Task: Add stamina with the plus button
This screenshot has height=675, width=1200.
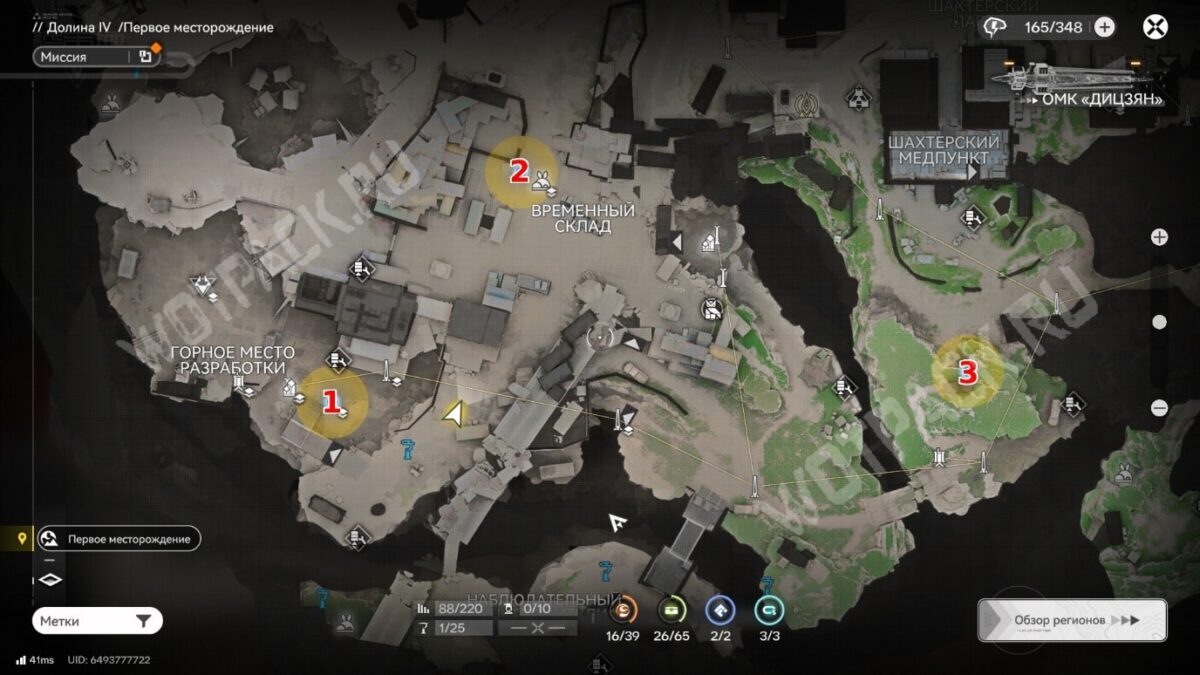Action: tap(1104, 27)
